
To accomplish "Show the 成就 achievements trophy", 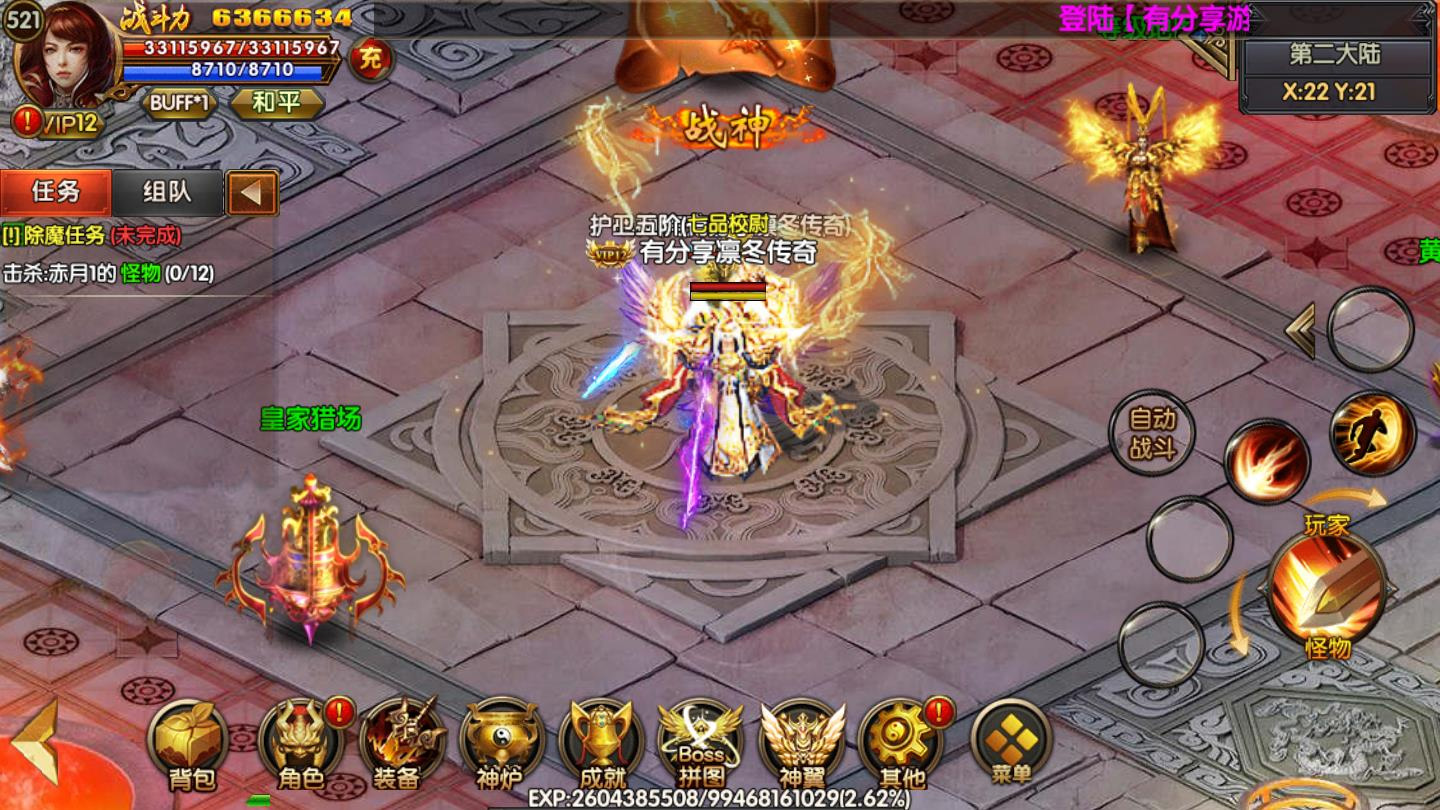I will (x=601, y=742).
